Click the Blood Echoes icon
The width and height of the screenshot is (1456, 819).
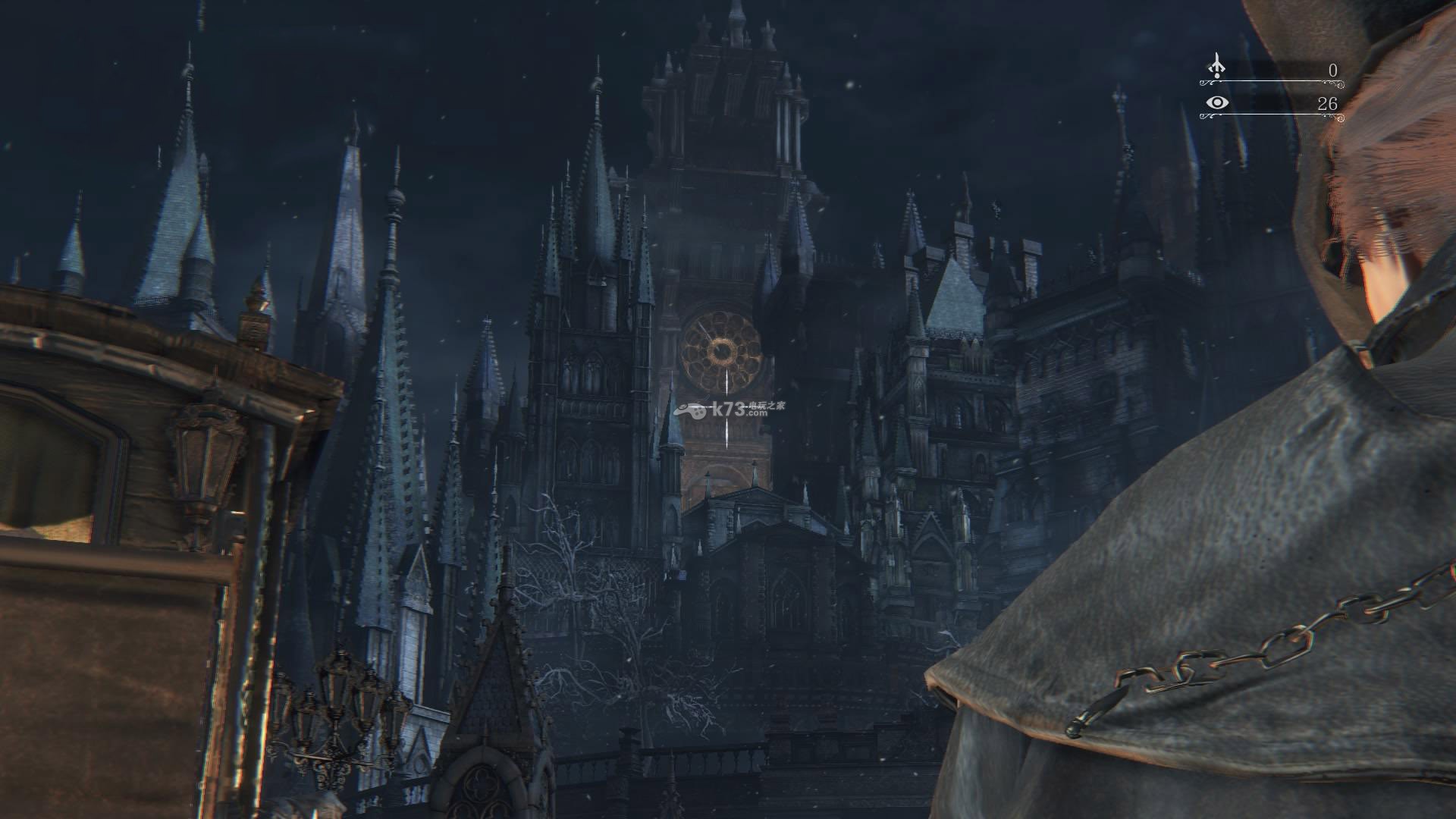pos(1216,66)
